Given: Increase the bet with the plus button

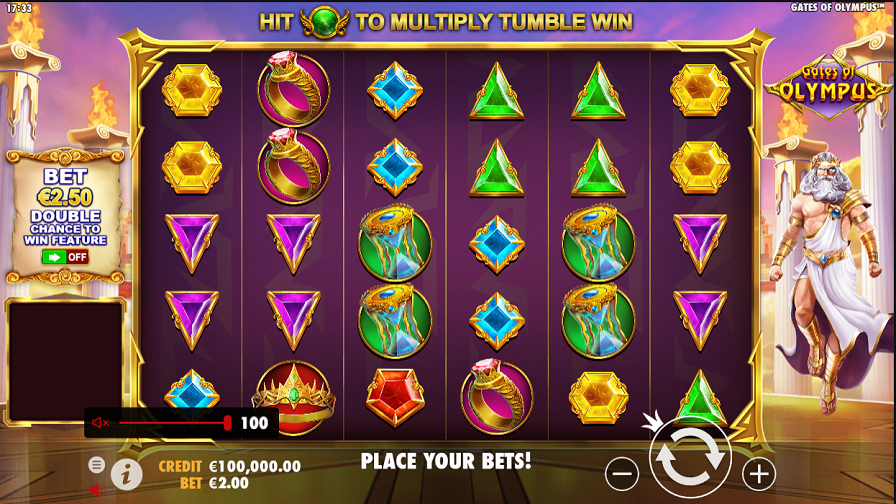Looking at the screenshot, I should pyautogui.click(x=759, y=473).
